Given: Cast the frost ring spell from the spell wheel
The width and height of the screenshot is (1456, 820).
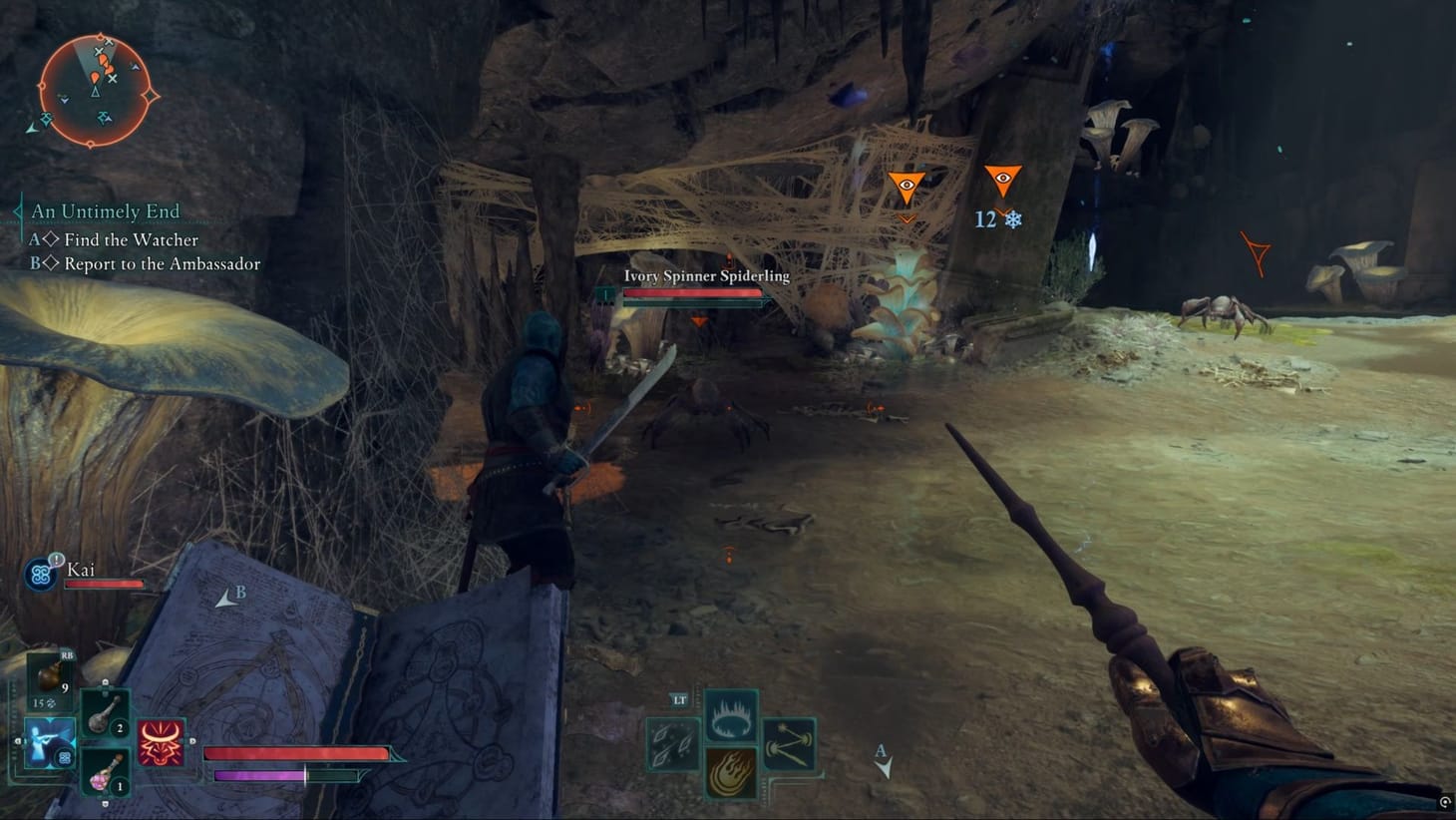Looking at the screenshot, I should coord(732,713).
